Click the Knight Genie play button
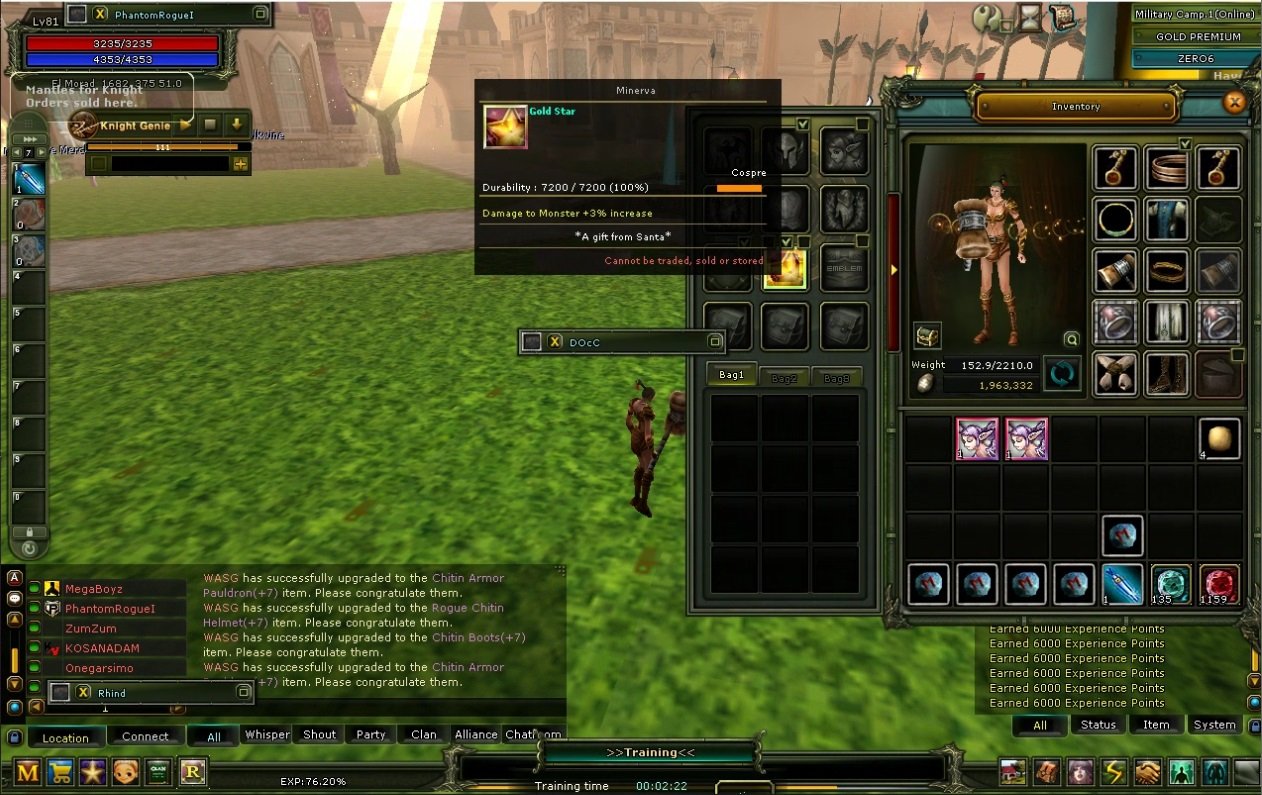 point(186,126)
